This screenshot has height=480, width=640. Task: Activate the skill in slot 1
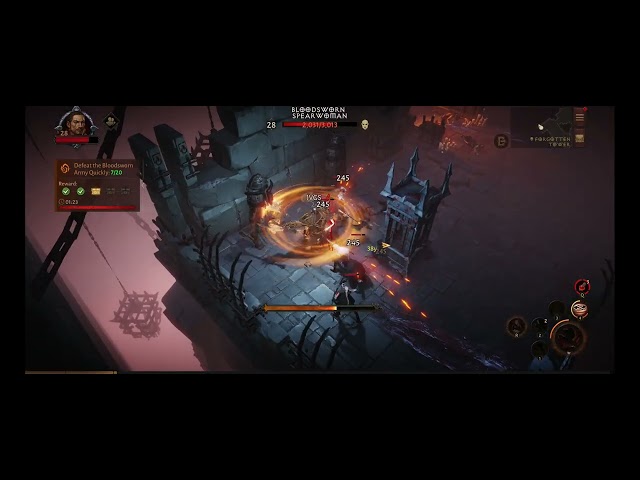pos(540,347)
